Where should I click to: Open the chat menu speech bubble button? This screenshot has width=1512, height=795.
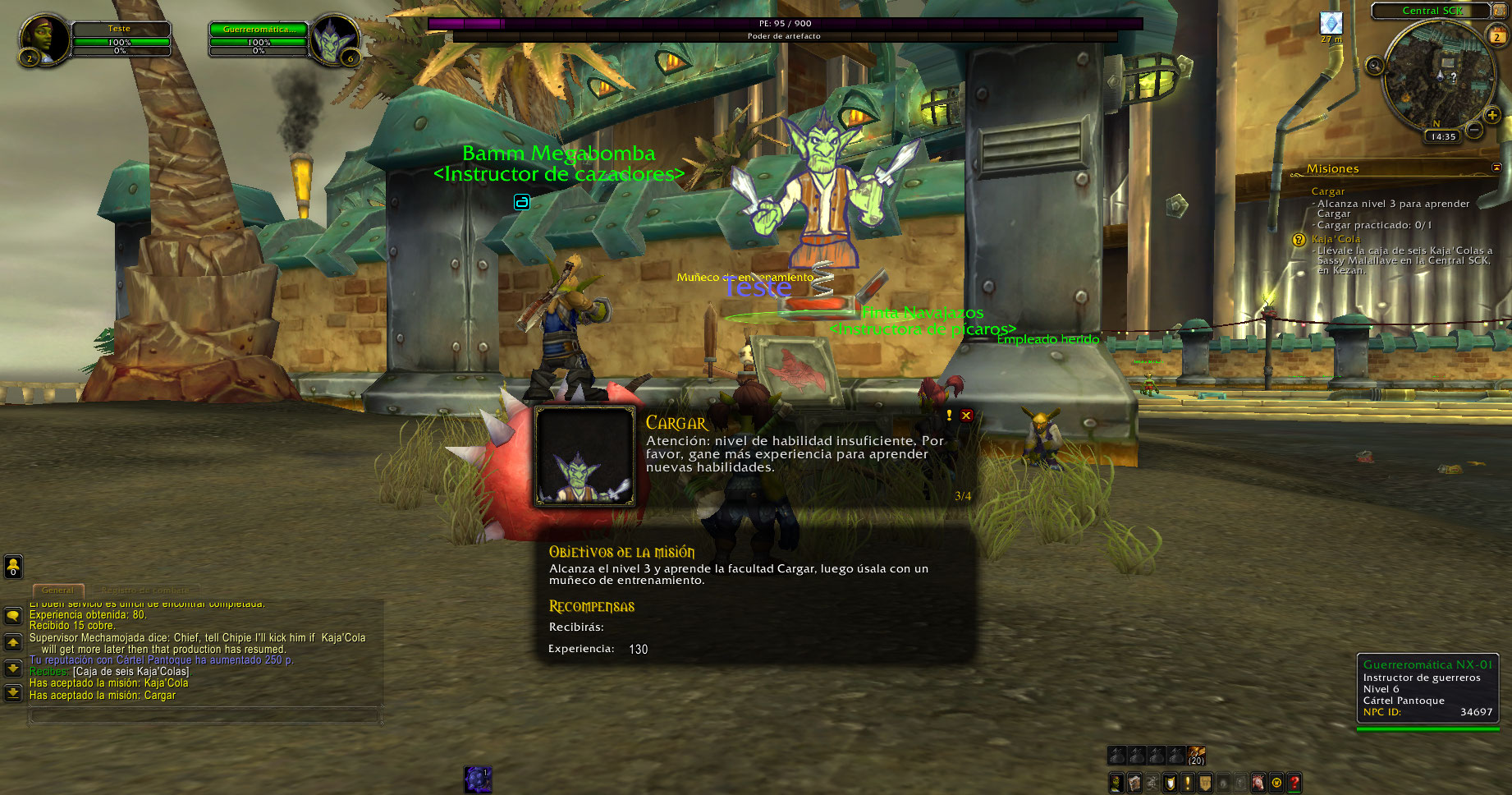(13, 615)
